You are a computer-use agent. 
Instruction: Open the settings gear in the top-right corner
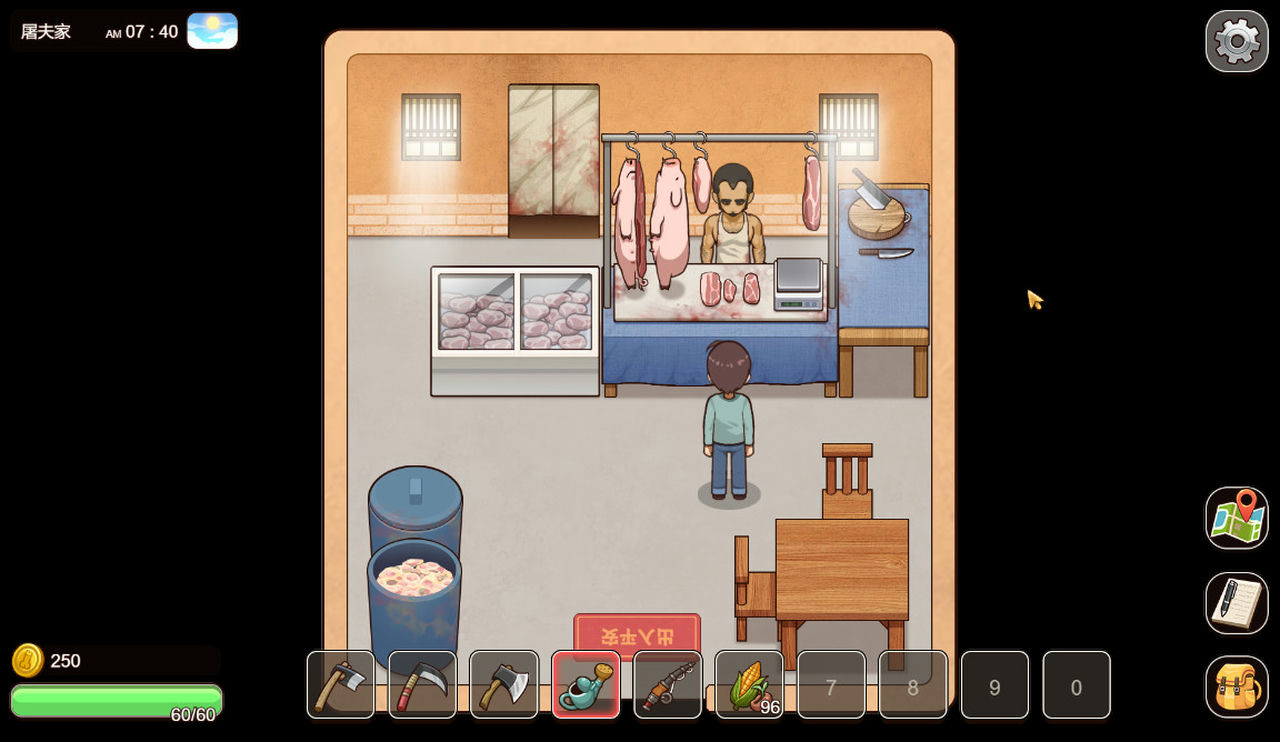(x=1237, y=41)
